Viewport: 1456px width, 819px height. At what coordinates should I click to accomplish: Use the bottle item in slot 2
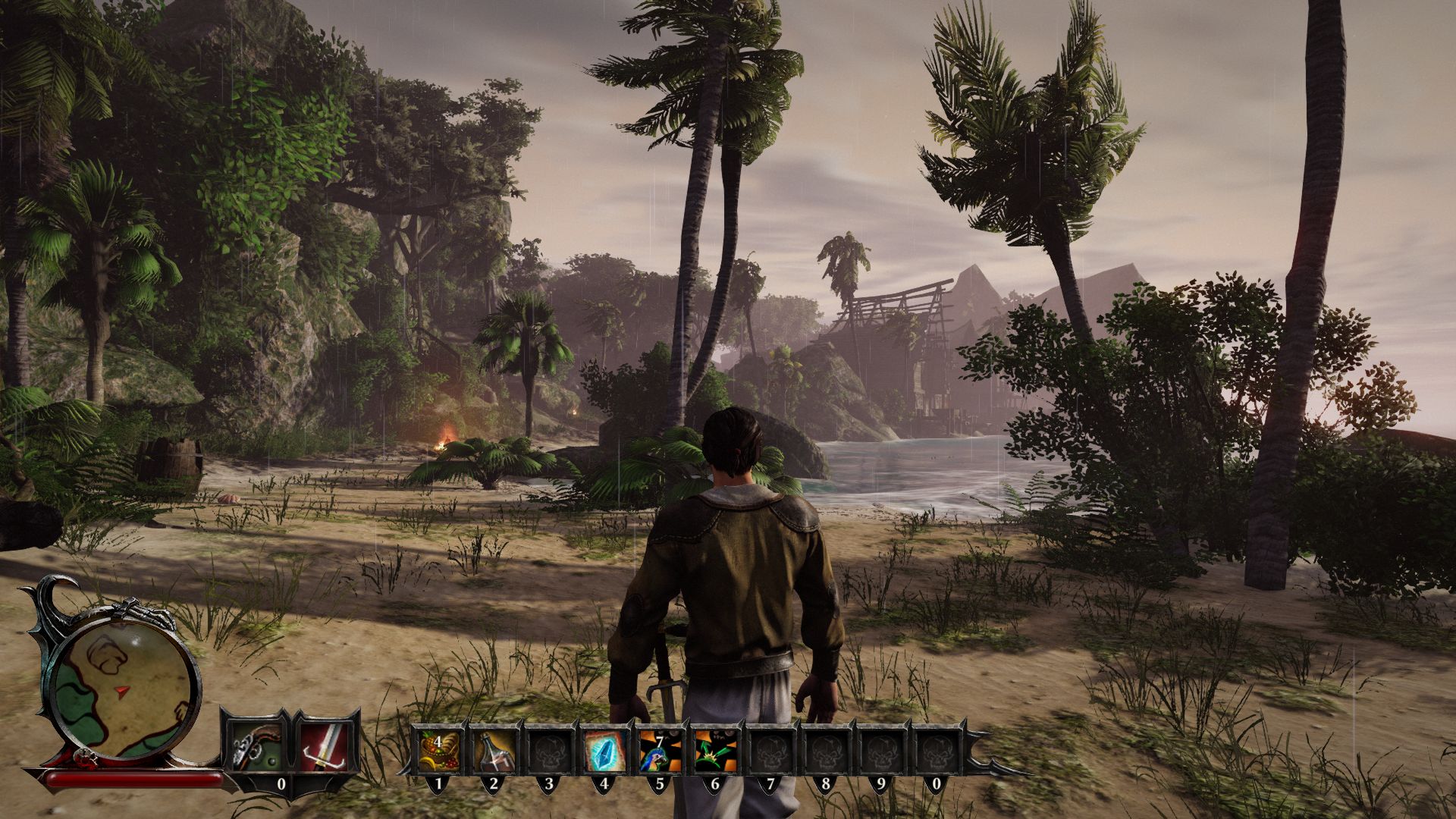click(x=494, y=751)
